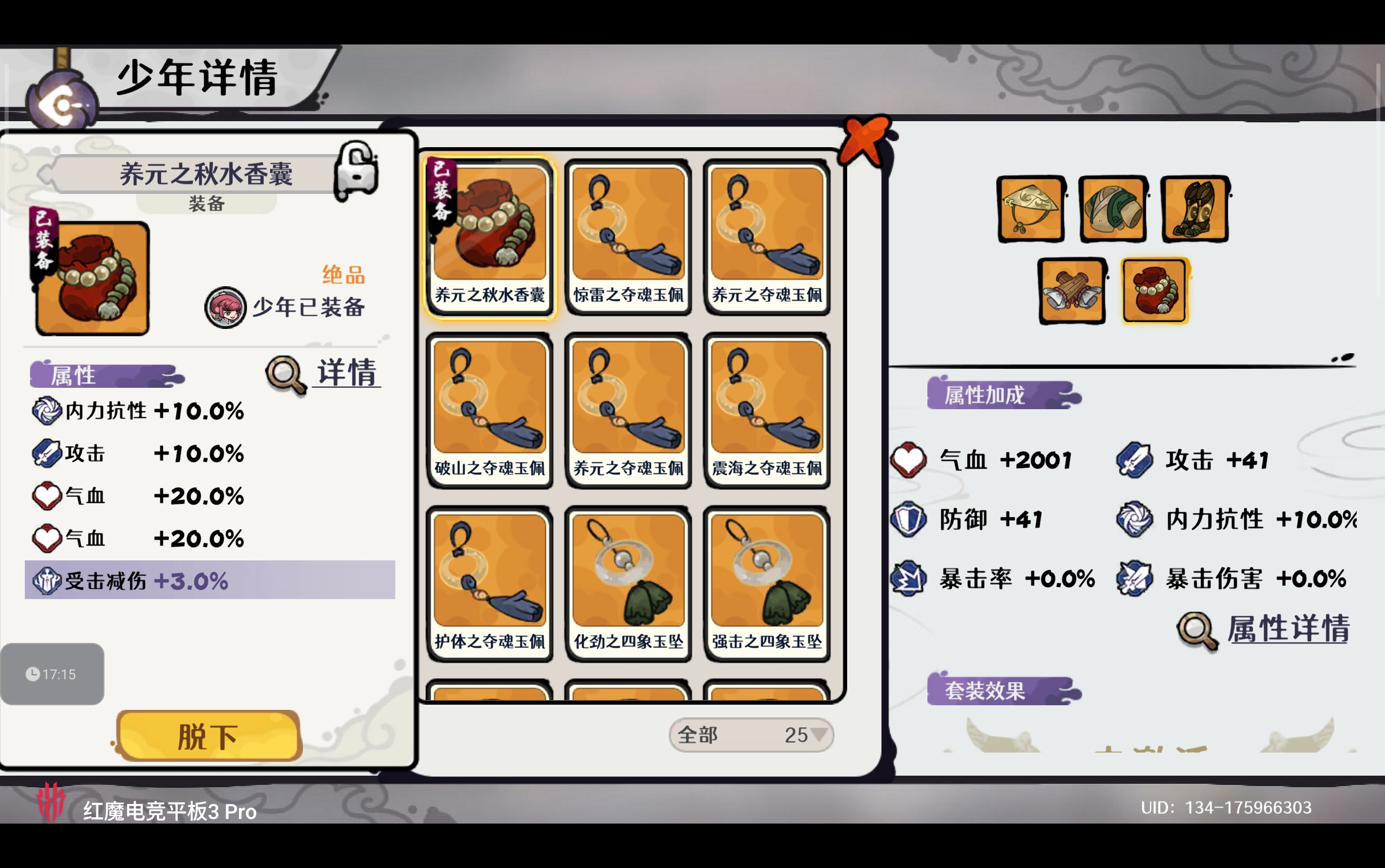
Task: Pick the 震海之夺魂玉佩 pendant
Action: tap(766, 410)
